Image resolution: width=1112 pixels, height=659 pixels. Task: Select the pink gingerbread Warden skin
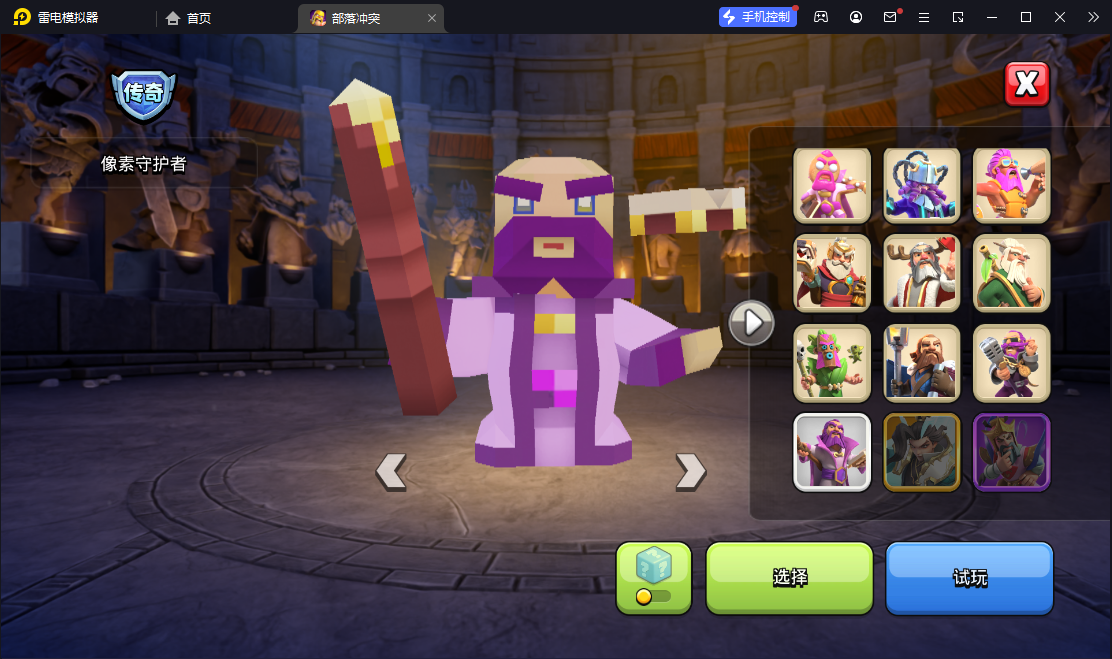[832, 184]
